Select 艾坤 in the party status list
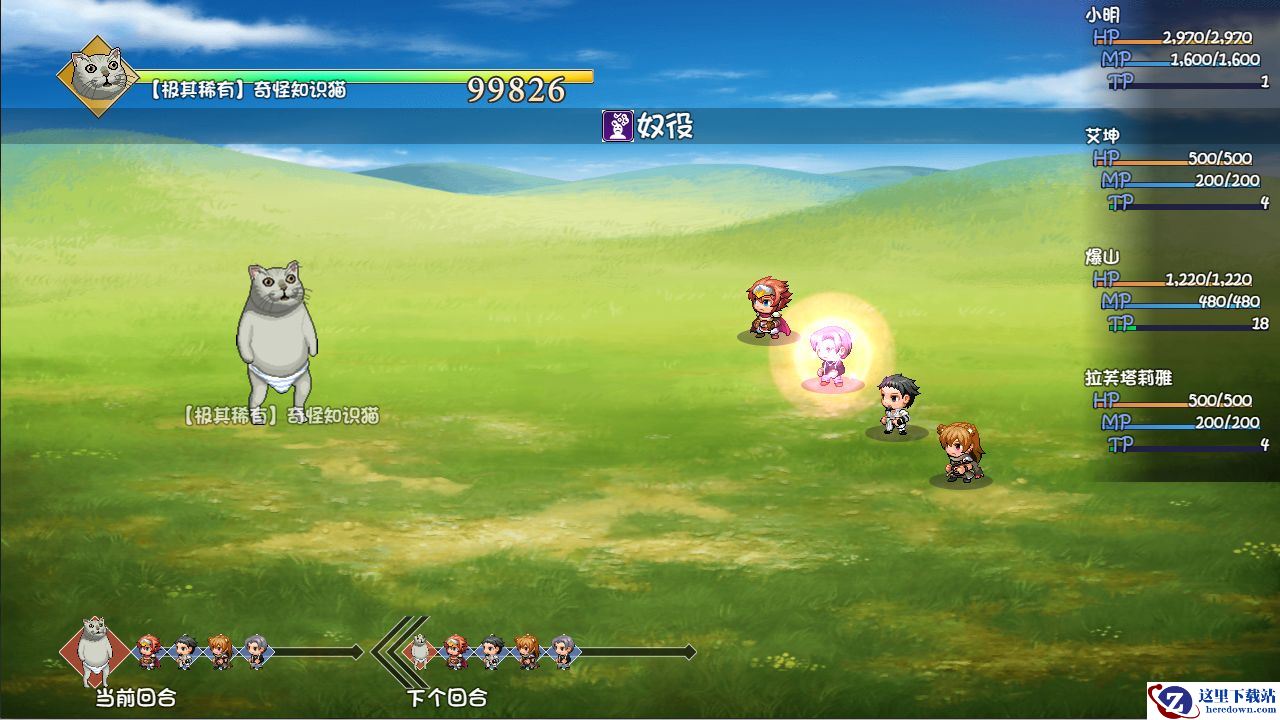The height and width of the screenshot is (720, 1280). 1103,136
